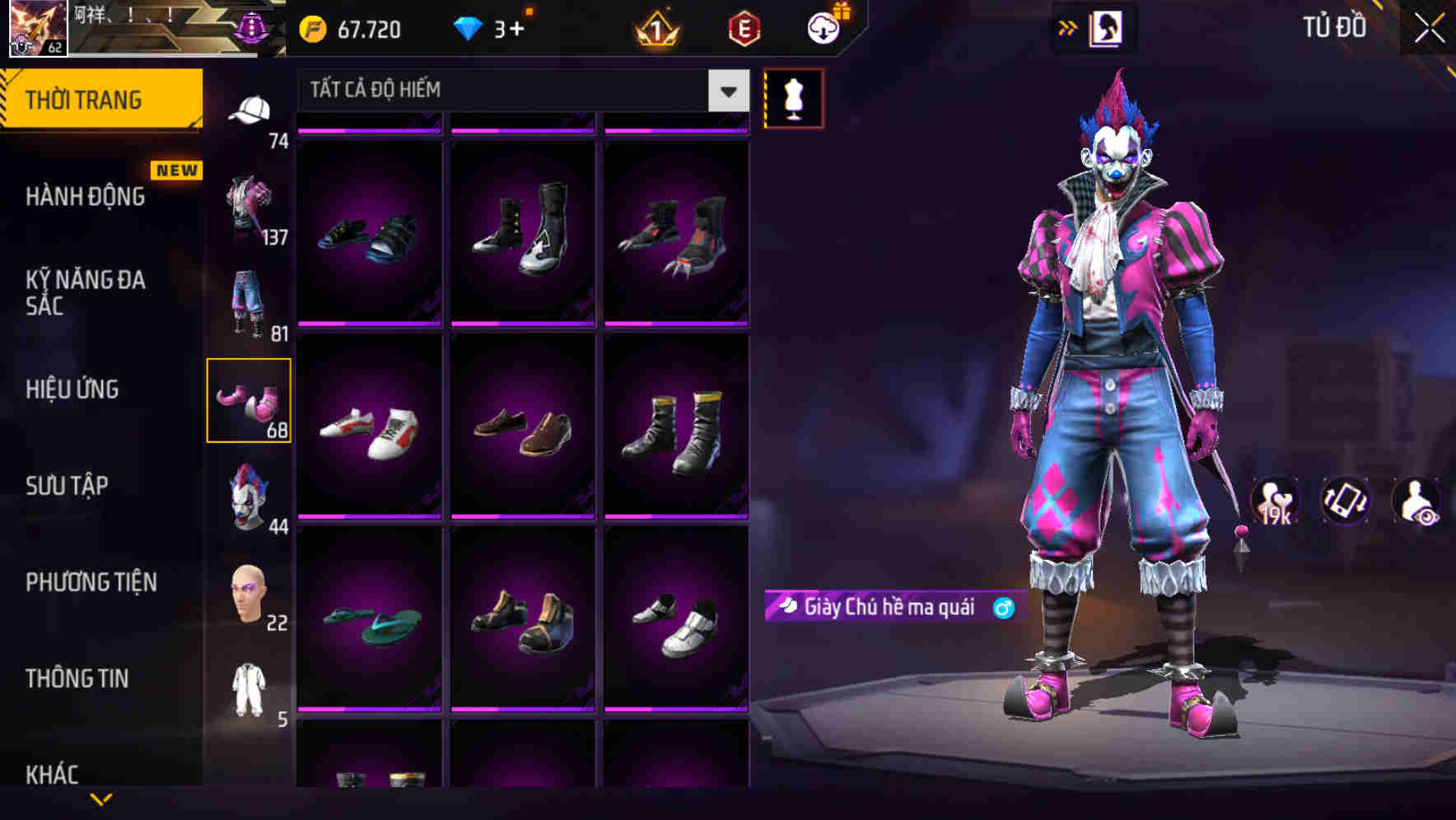
Task: Click the mannequin preview icon
Action: coord(793,97)
